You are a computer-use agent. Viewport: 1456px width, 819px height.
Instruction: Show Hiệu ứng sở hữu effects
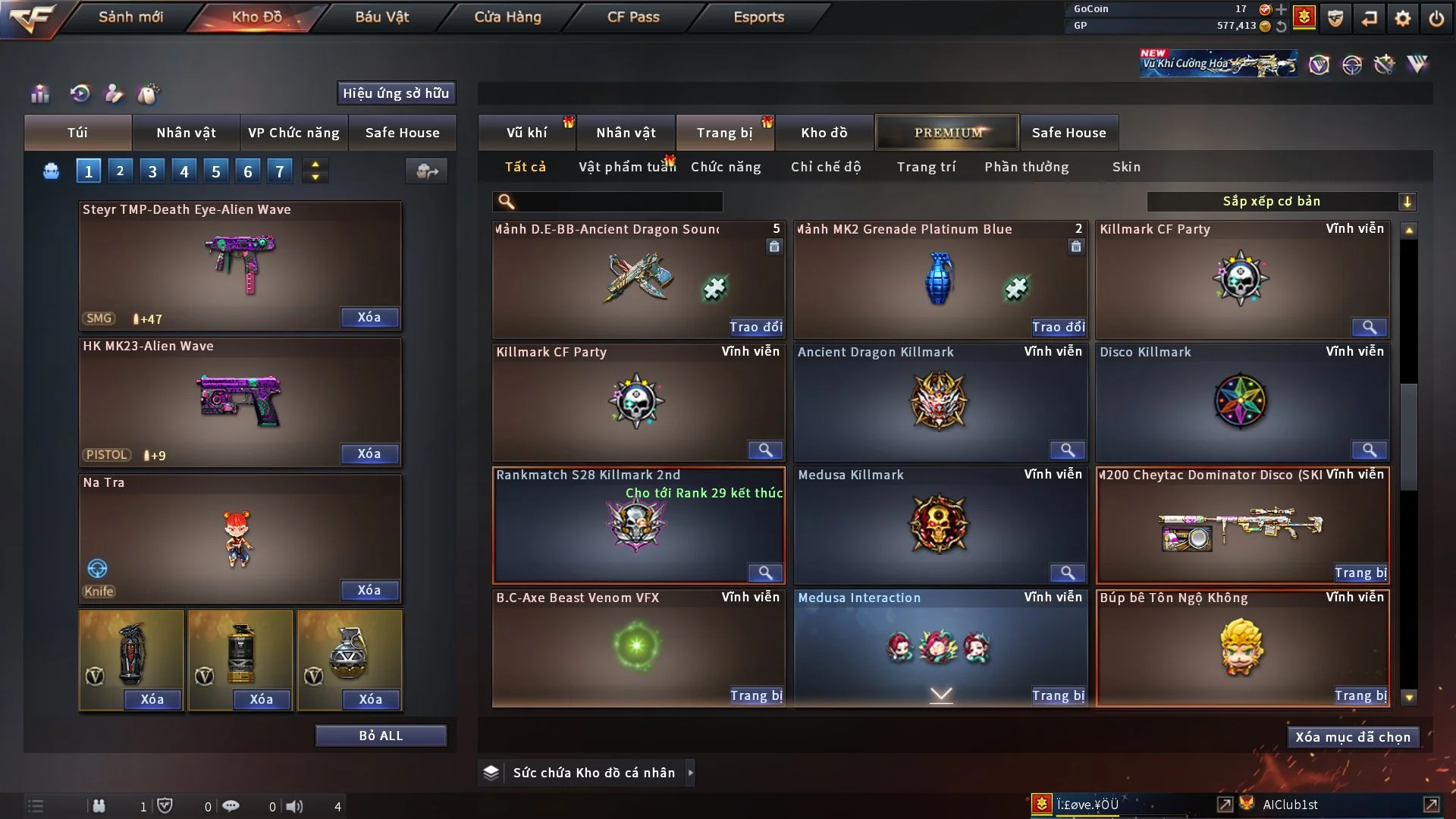[x=395, y=93]
